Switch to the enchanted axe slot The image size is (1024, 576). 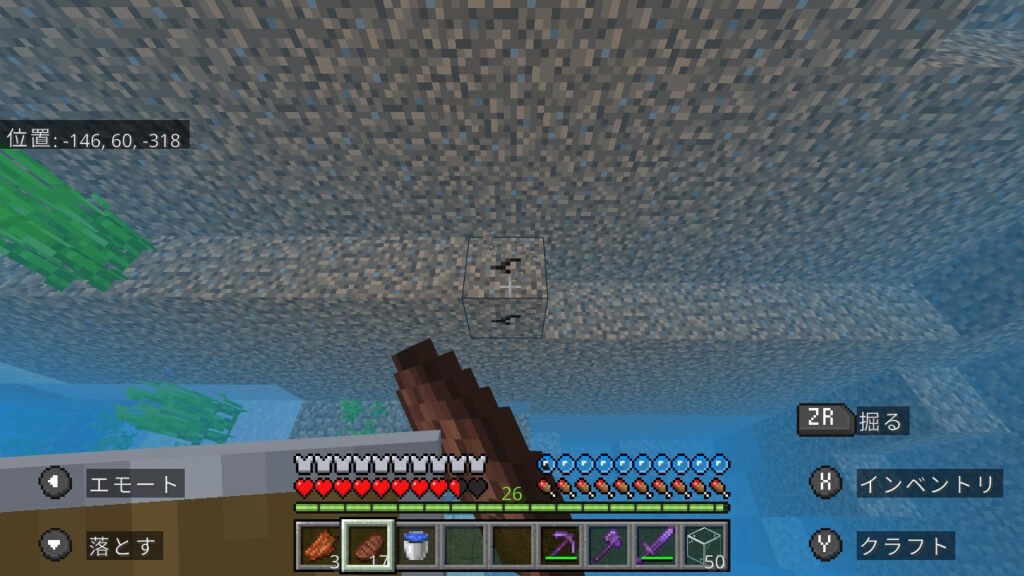[608, 546]
